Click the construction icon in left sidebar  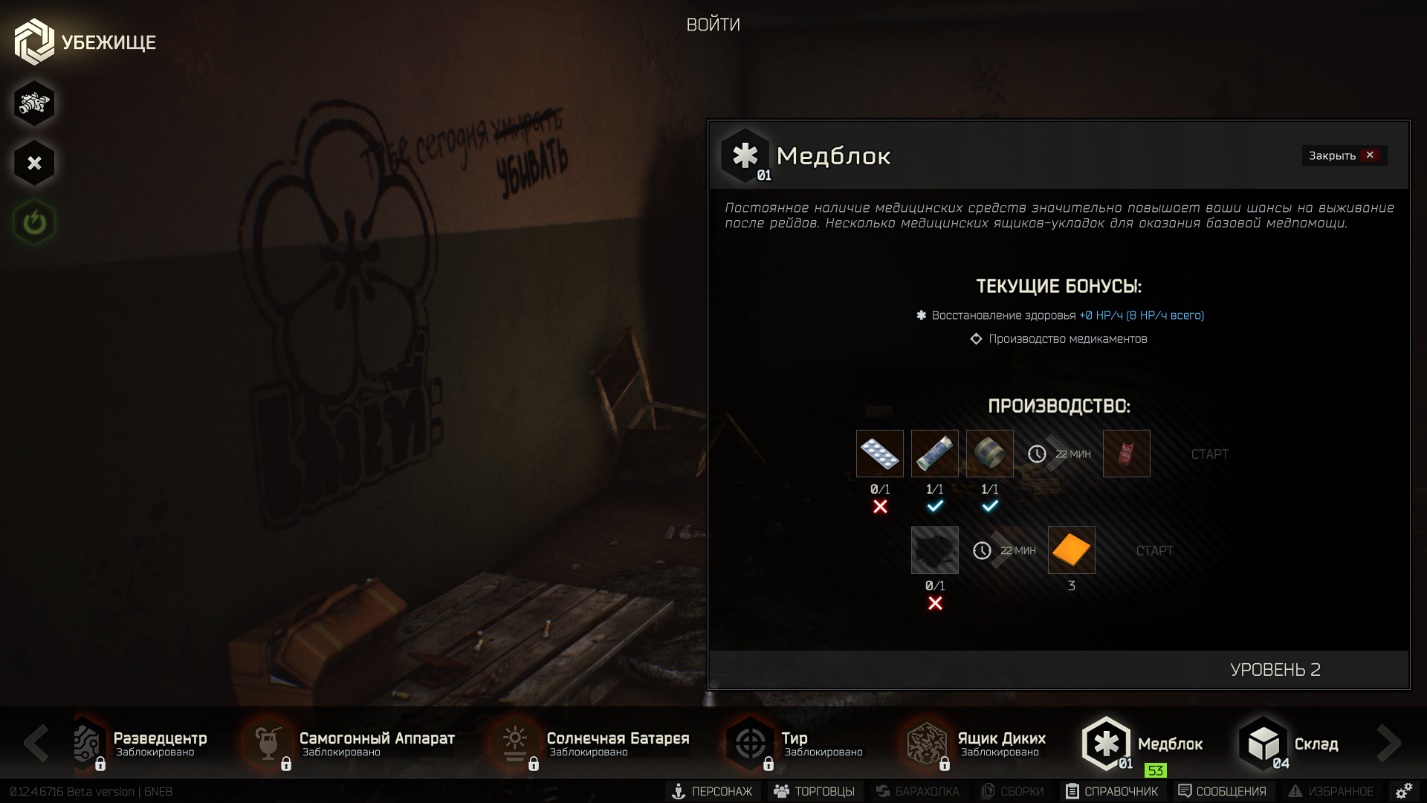[x=34, y=103]
